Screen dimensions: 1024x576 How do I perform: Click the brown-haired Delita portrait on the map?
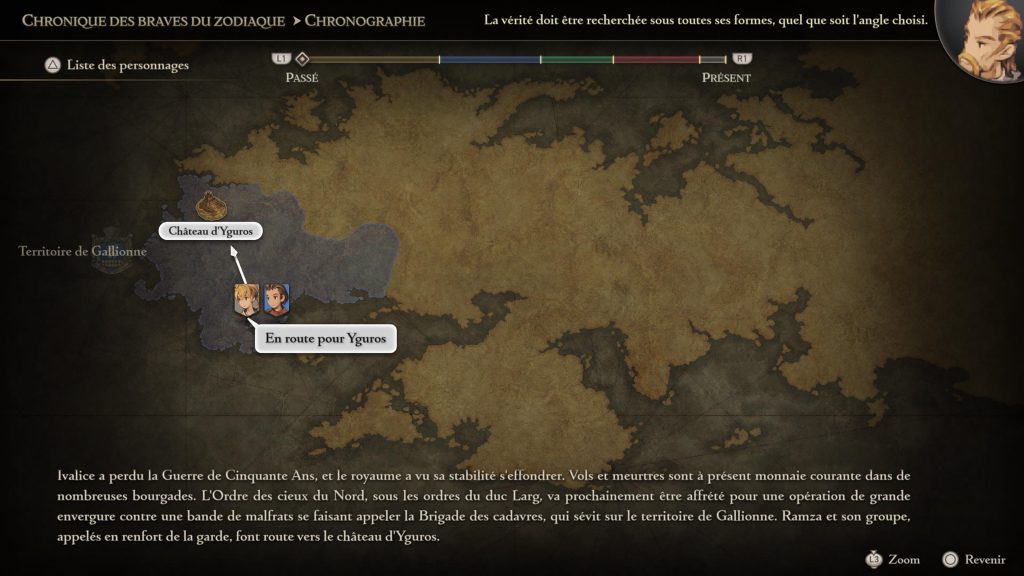276,299
